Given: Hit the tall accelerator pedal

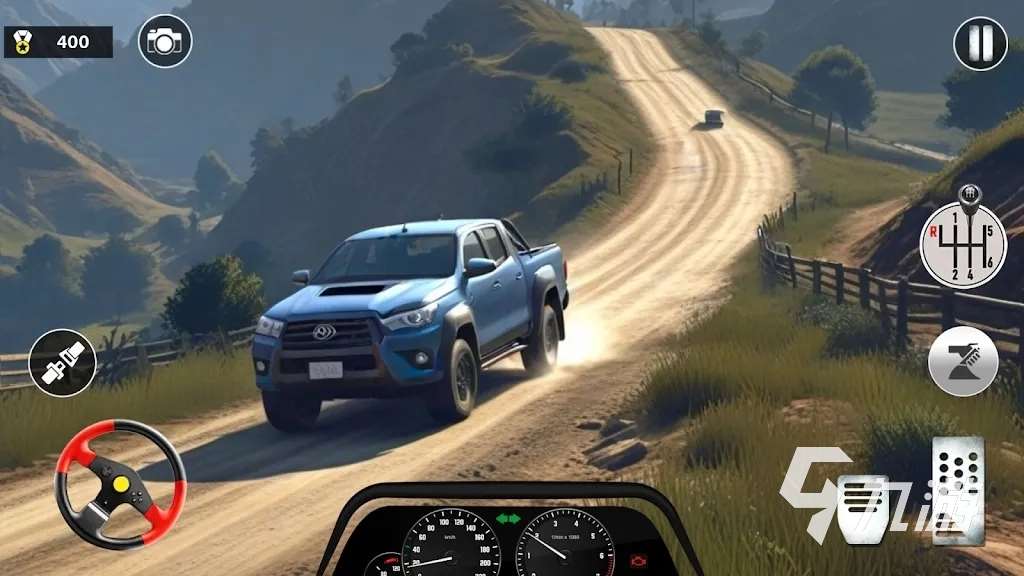Looking at the screenshot, I should [958, 490].
